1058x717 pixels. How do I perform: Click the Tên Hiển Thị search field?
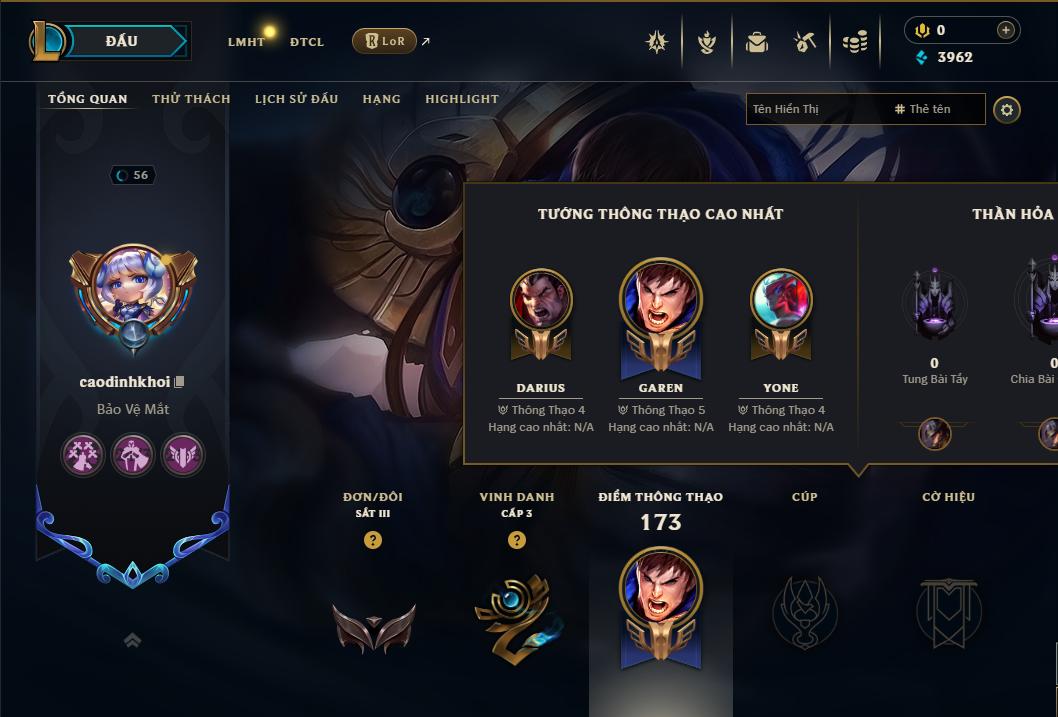coord(815,109)
